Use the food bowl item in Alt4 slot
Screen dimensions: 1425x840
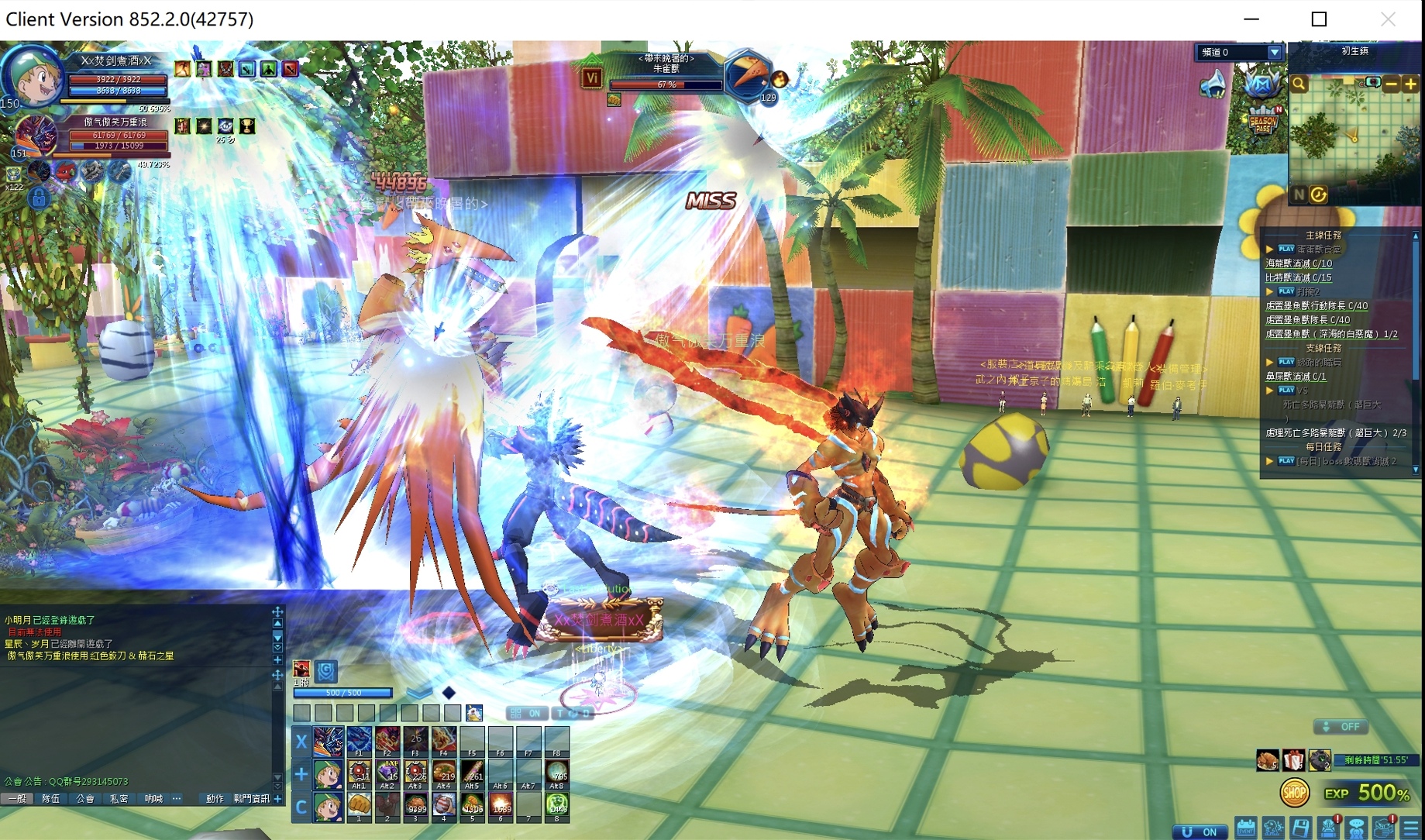[x=444, y=774]
